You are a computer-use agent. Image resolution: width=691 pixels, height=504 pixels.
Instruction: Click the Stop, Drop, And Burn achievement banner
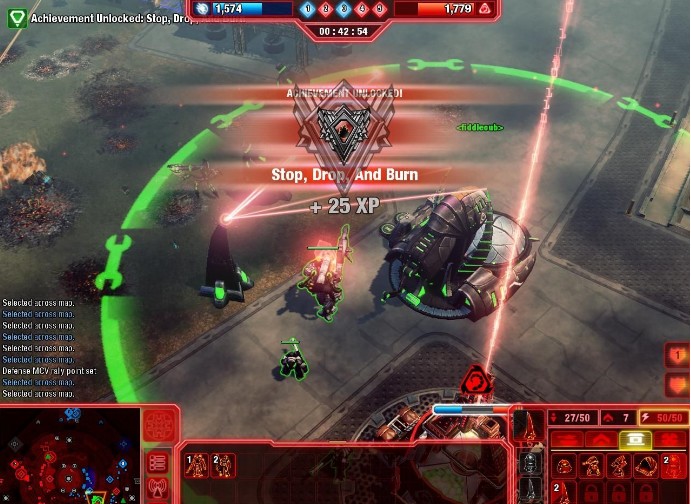(x=344, y=174)
